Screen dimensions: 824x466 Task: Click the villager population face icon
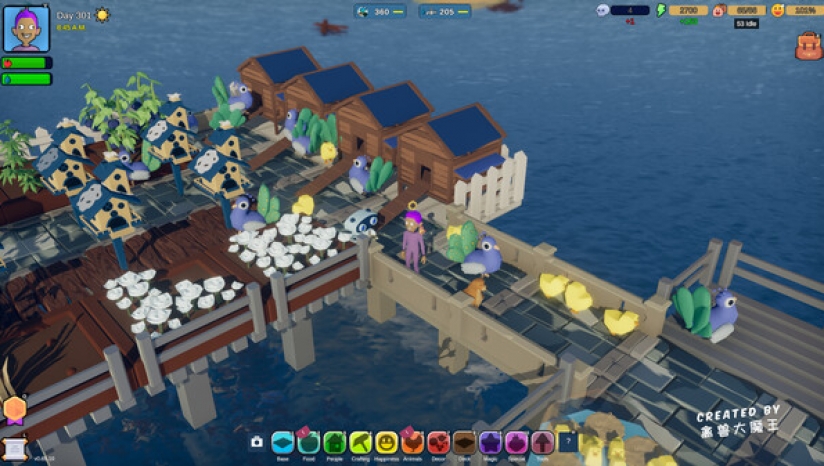(x=718, y=10)
